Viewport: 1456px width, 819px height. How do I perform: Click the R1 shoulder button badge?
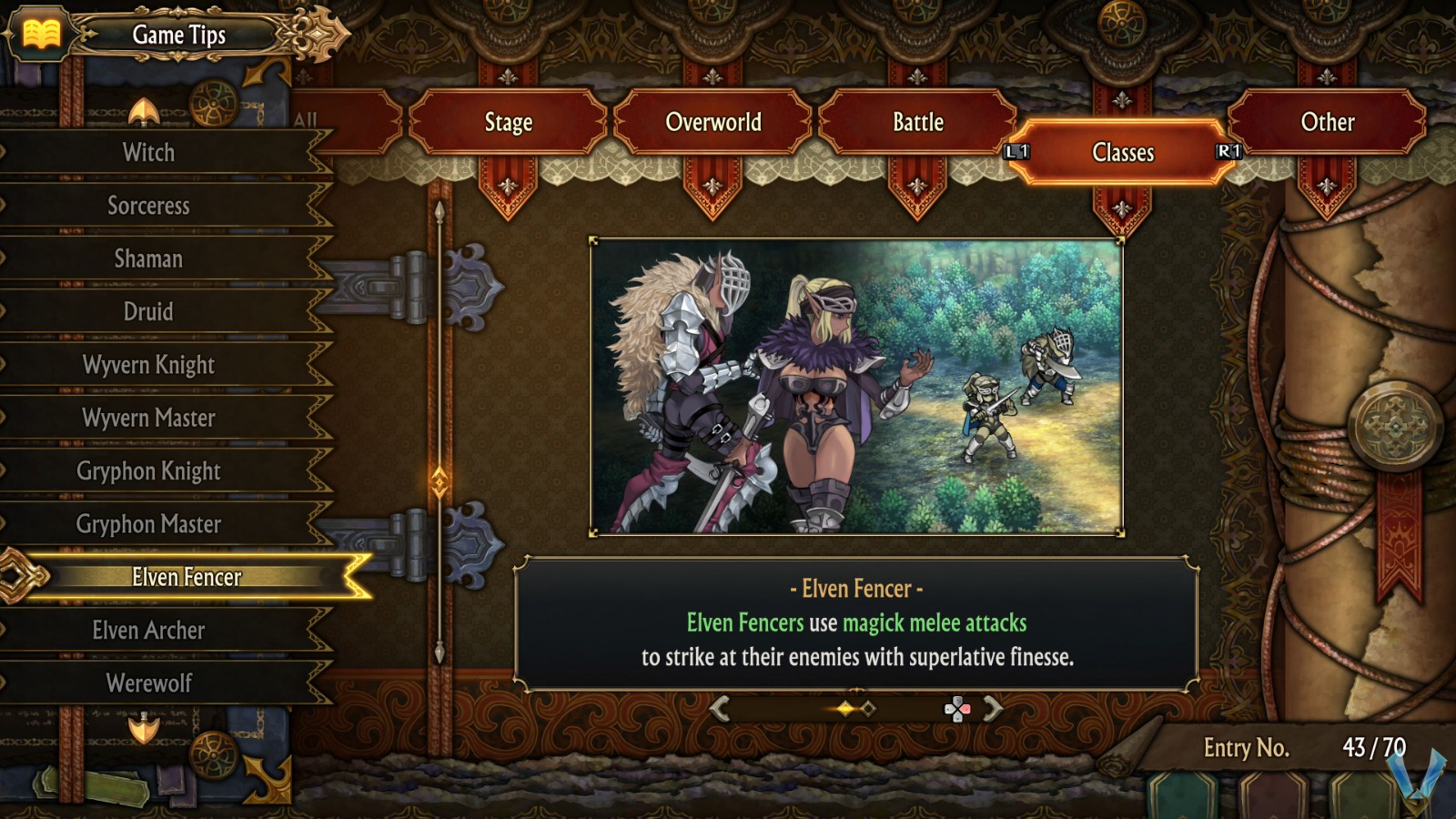[1228, 153]
